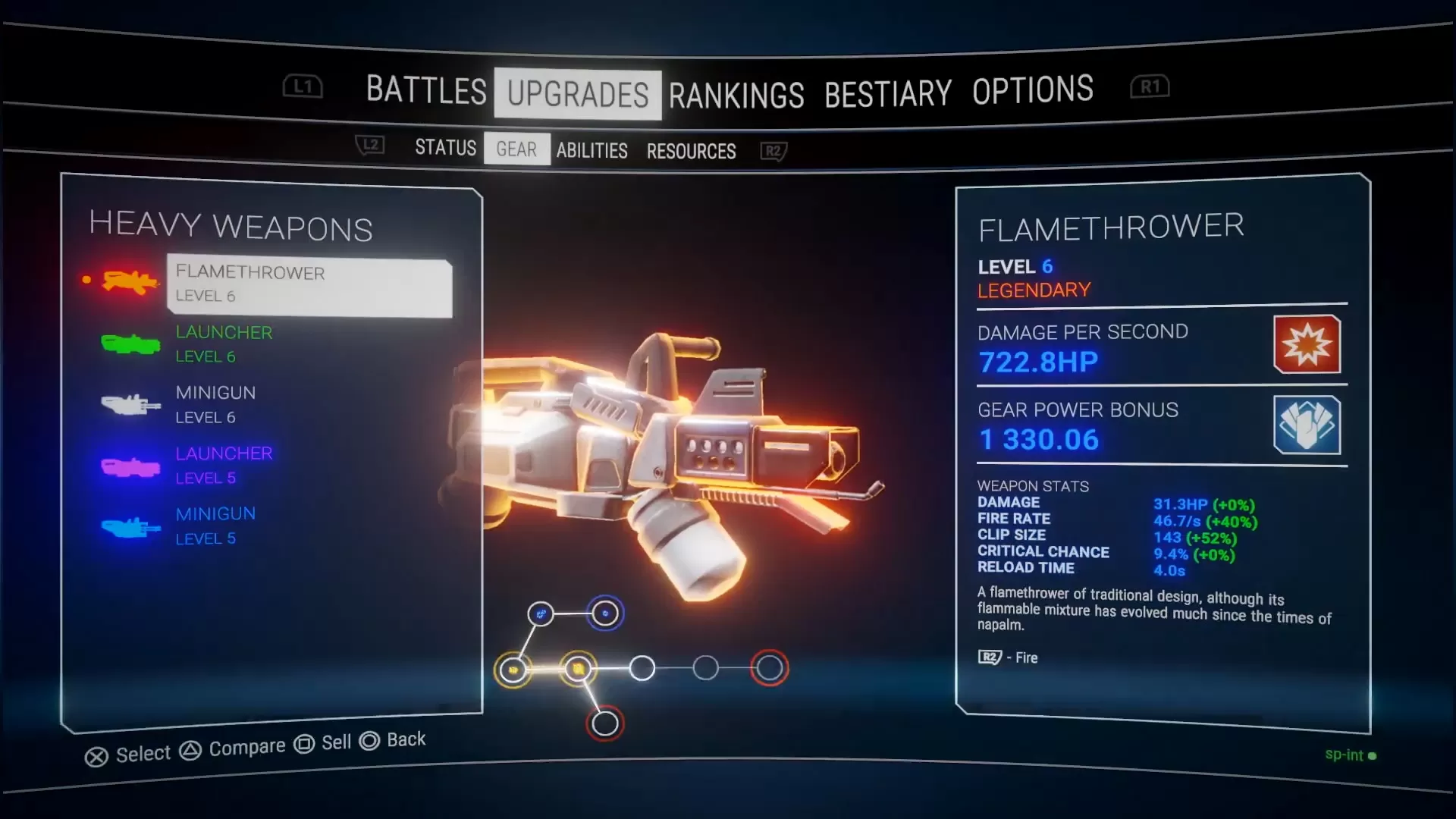Switch to the BATTLES tab
Viewport: 1456px width, 819px height.
[x=425, y=90]
